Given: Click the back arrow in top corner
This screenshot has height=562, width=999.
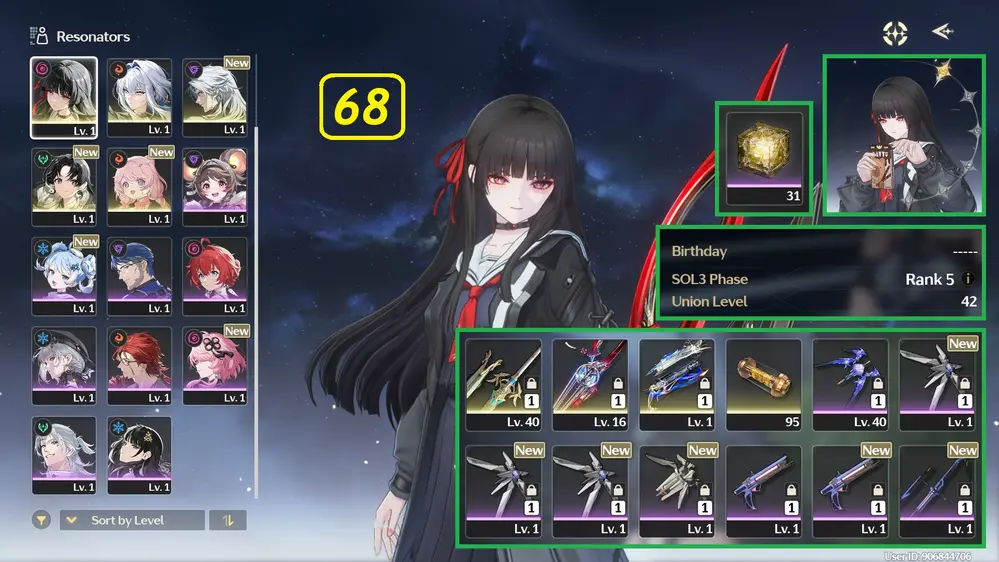Looking at the screenshot, I should 941,32.
